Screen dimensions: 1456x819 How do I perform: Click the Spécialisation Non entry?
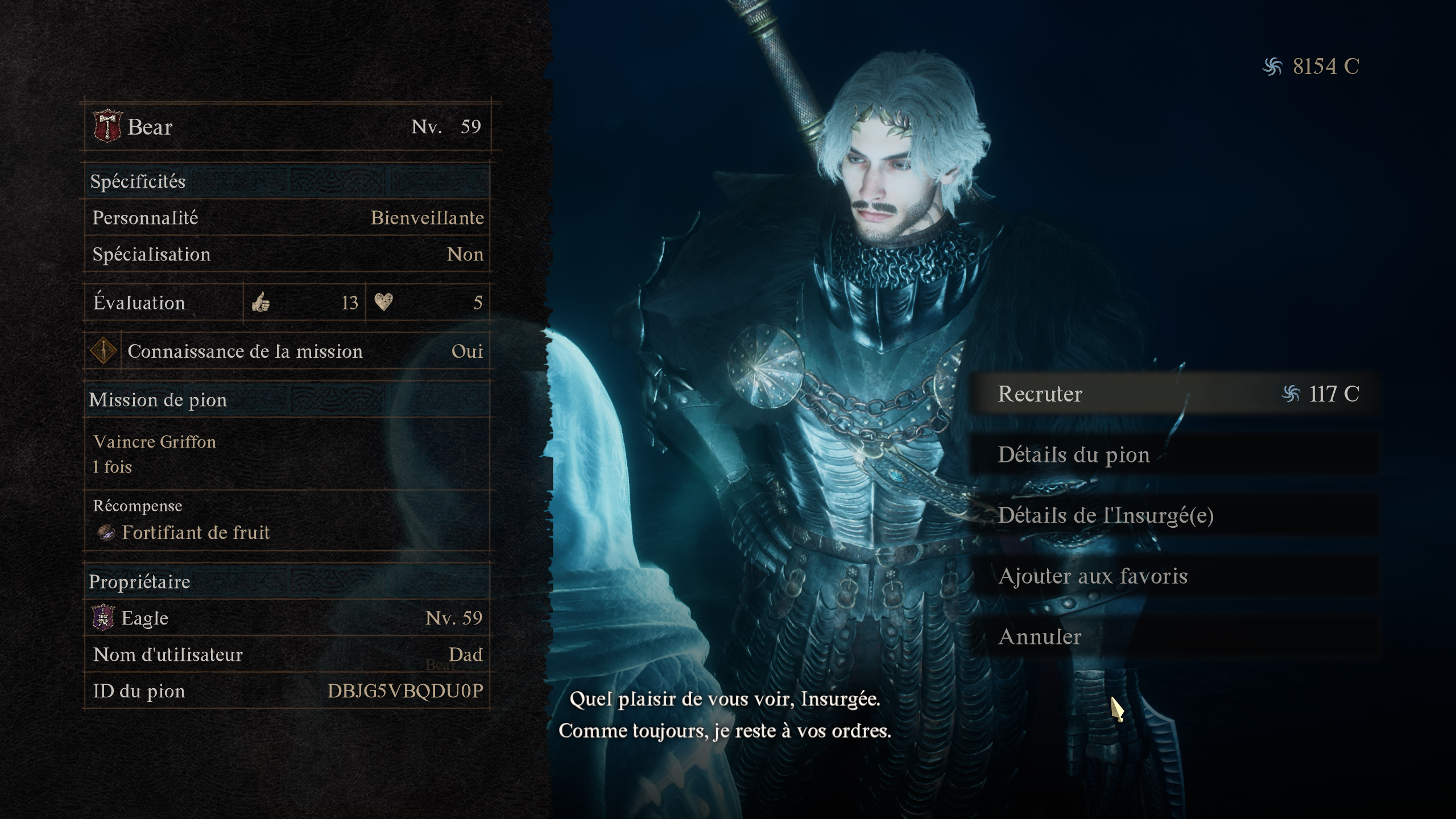[x=287, y=254]
